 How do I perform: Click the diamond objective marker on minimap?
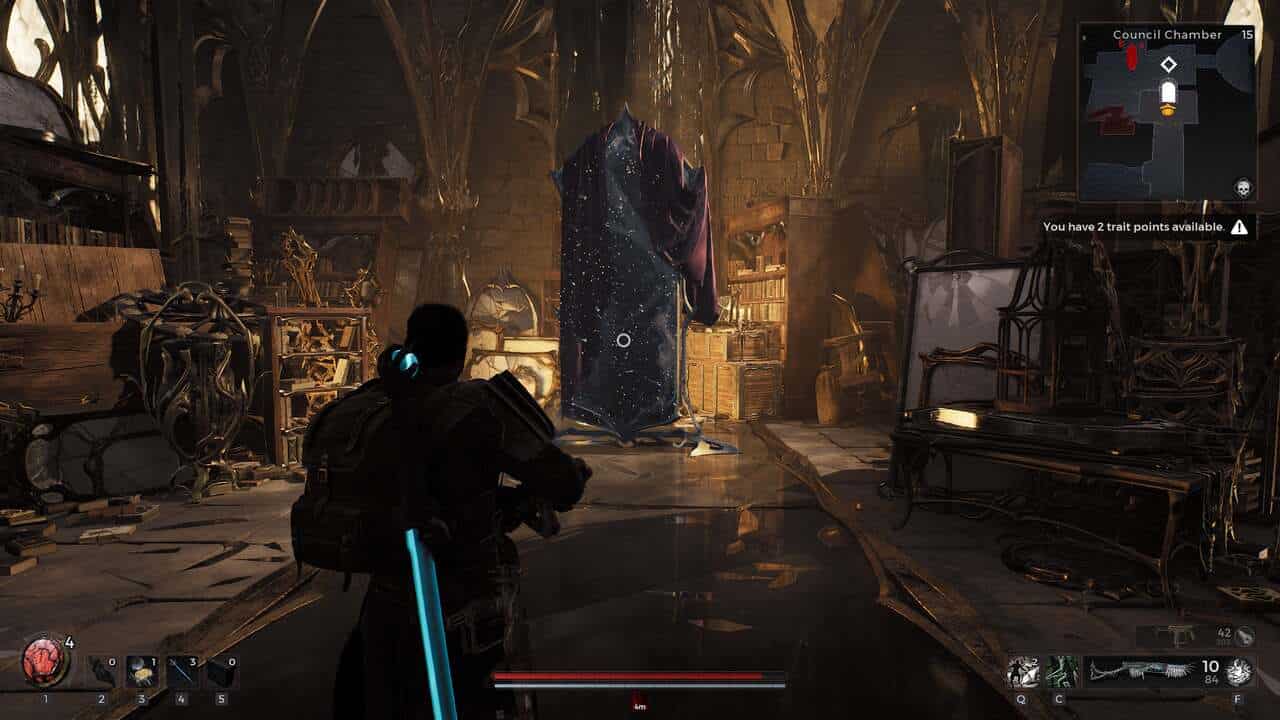[x=1168, y=65]
